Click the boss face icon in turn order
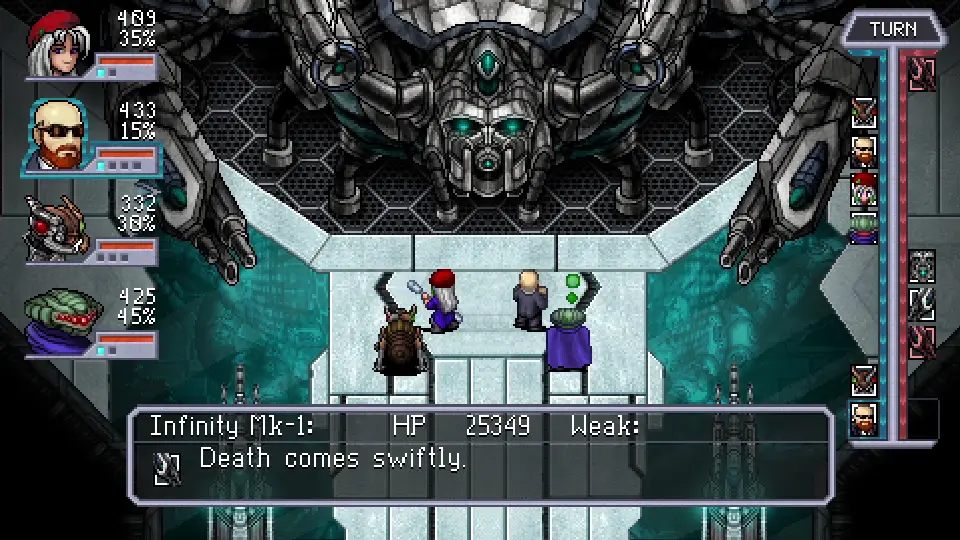Screen dimensions: 960x540 pyautogui.click(x=922, y=266)
